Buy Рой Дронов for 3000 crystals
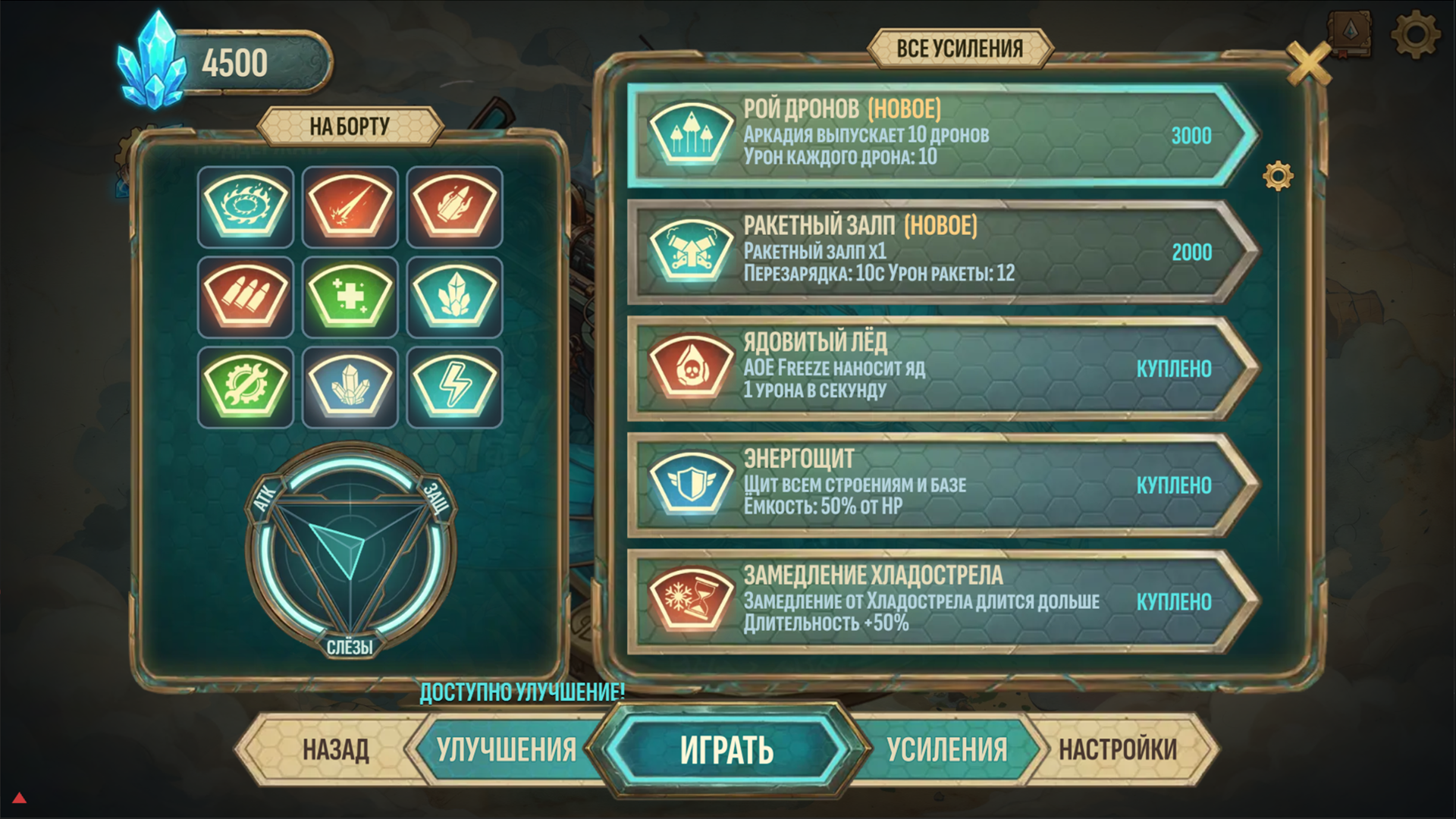1456x819 pixels. coord(1193,136)
